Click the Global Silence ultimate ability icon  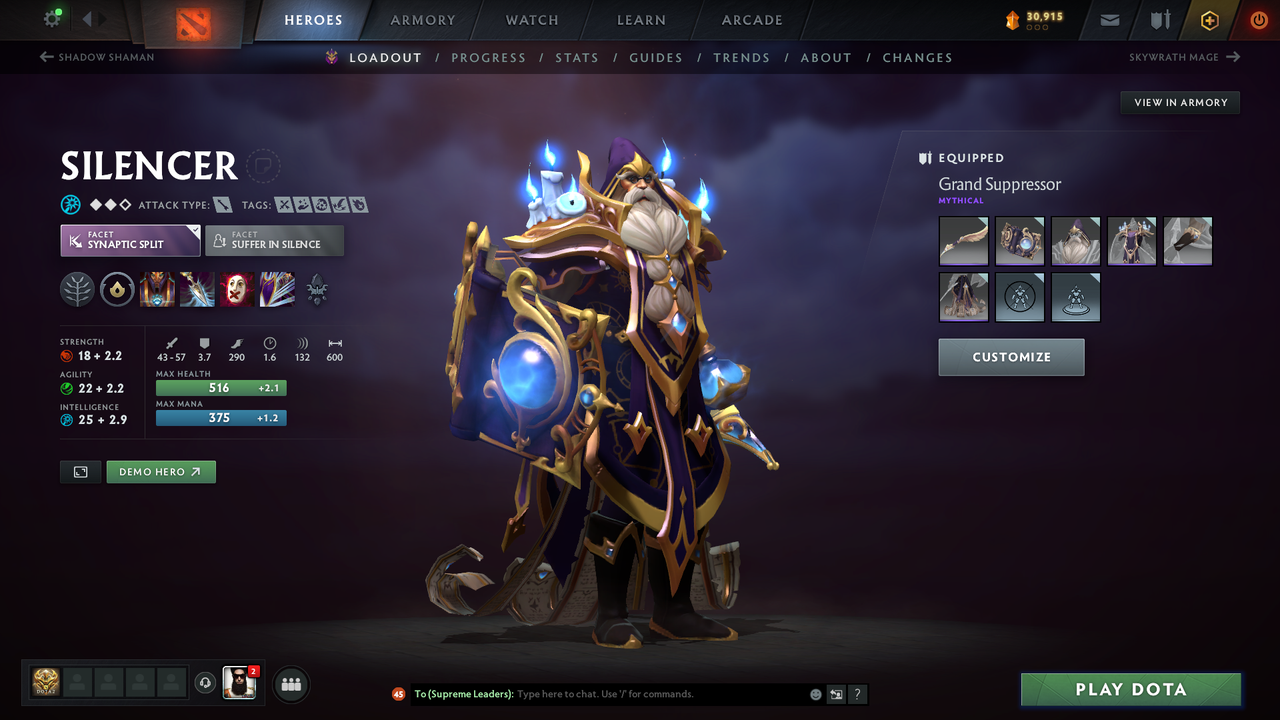pyautogui.click(x=277, y=290)
